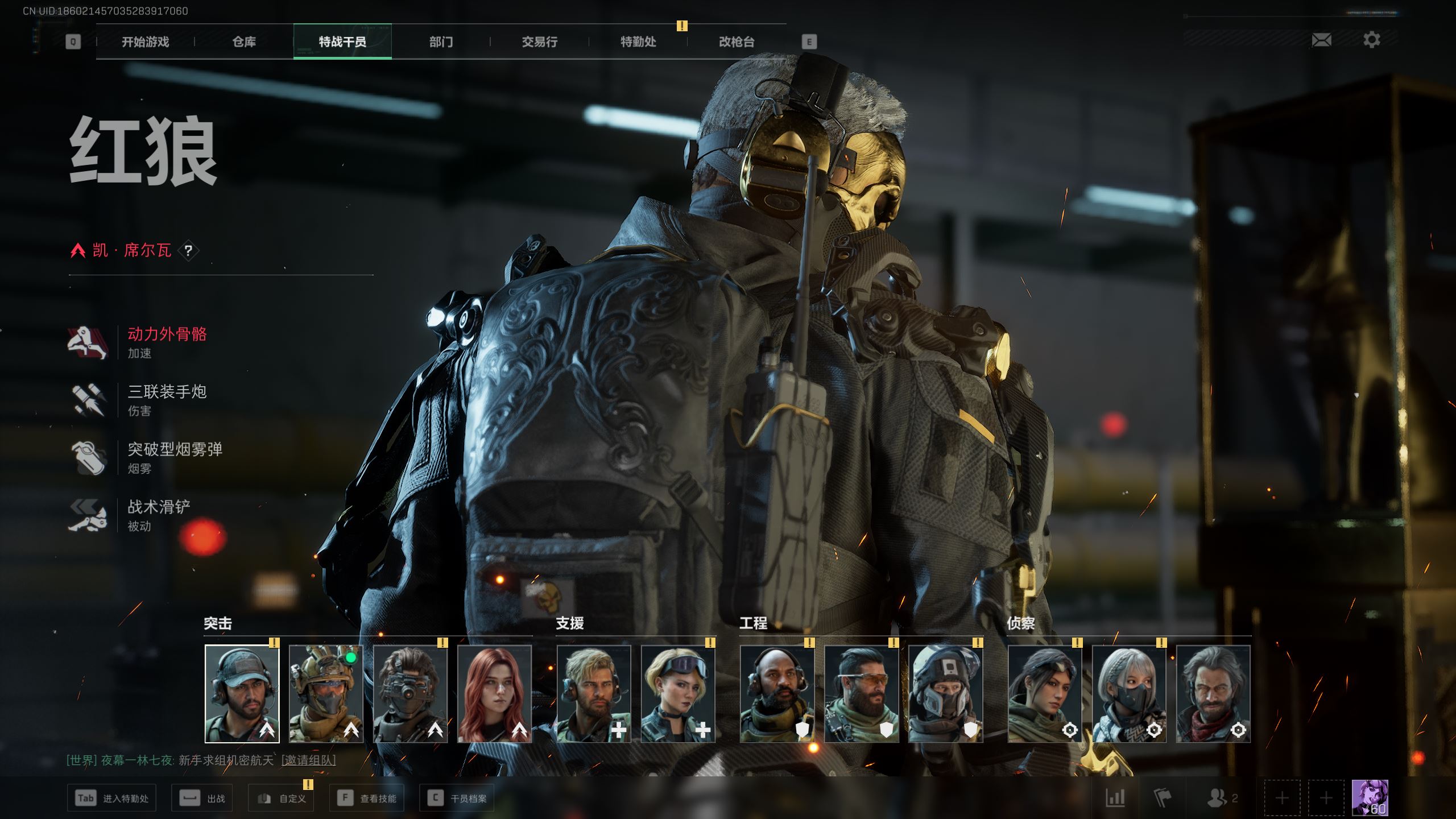Switch to the 开始游戏 tab

(x=145, y=42)
